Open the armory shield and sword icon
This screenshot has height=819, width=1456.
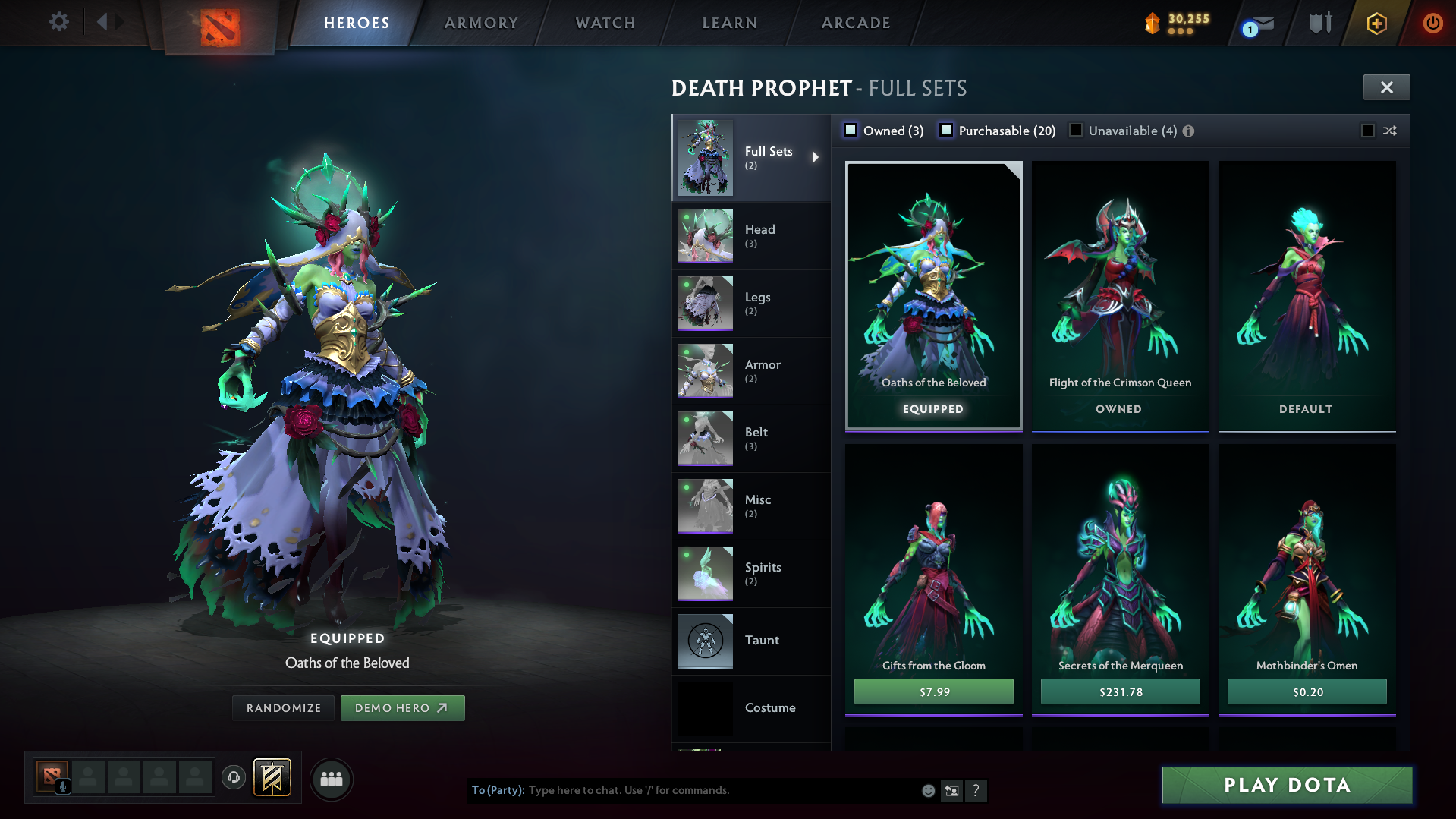click(1320, 23)
